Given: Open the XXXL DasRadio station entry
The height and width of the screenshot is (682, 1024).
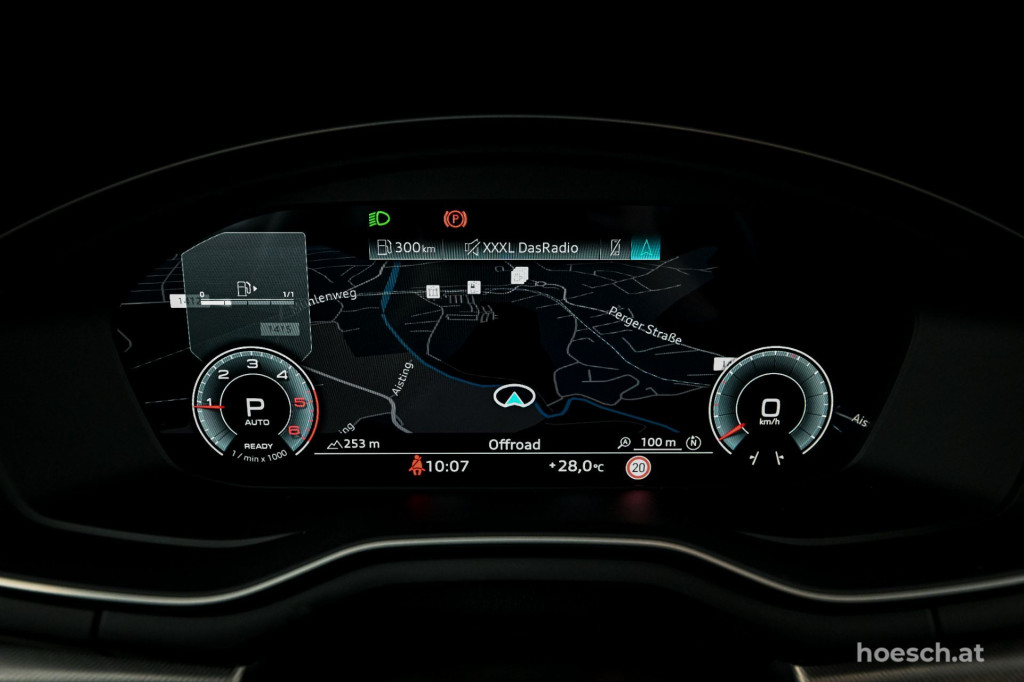Looking at the screenshot, I should [x=520, y=248].
